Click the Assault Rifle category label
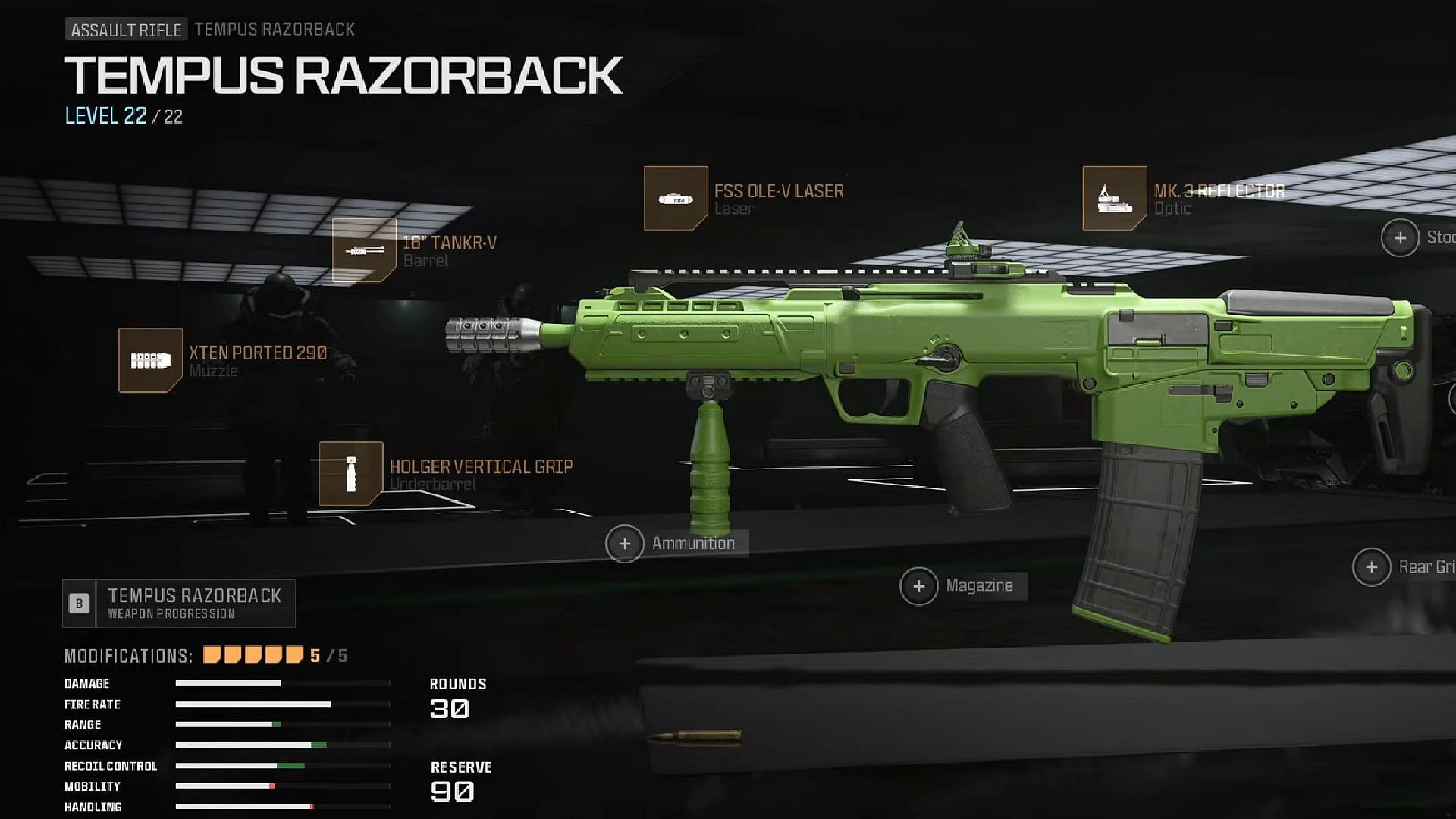1456x819 pixels. (127, 30)
